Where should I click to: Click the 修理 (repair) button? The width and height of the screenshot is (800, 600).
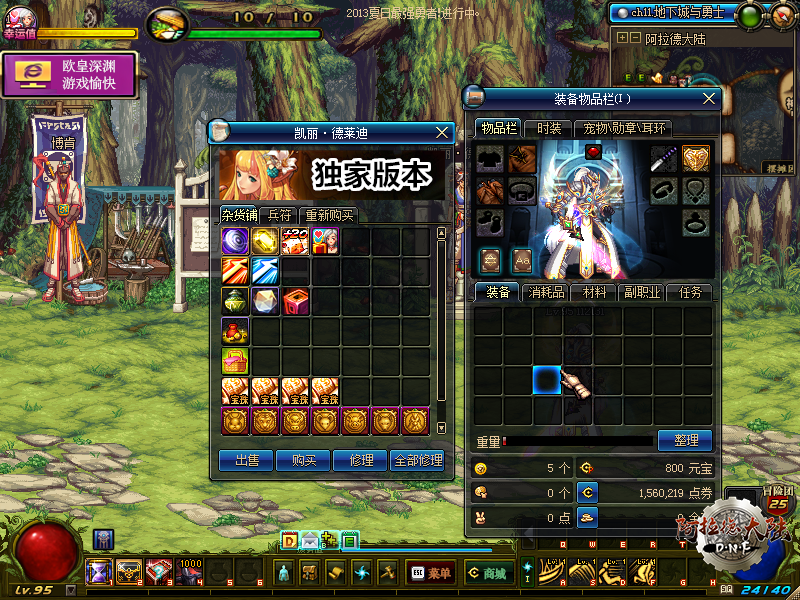pos(361,460)
